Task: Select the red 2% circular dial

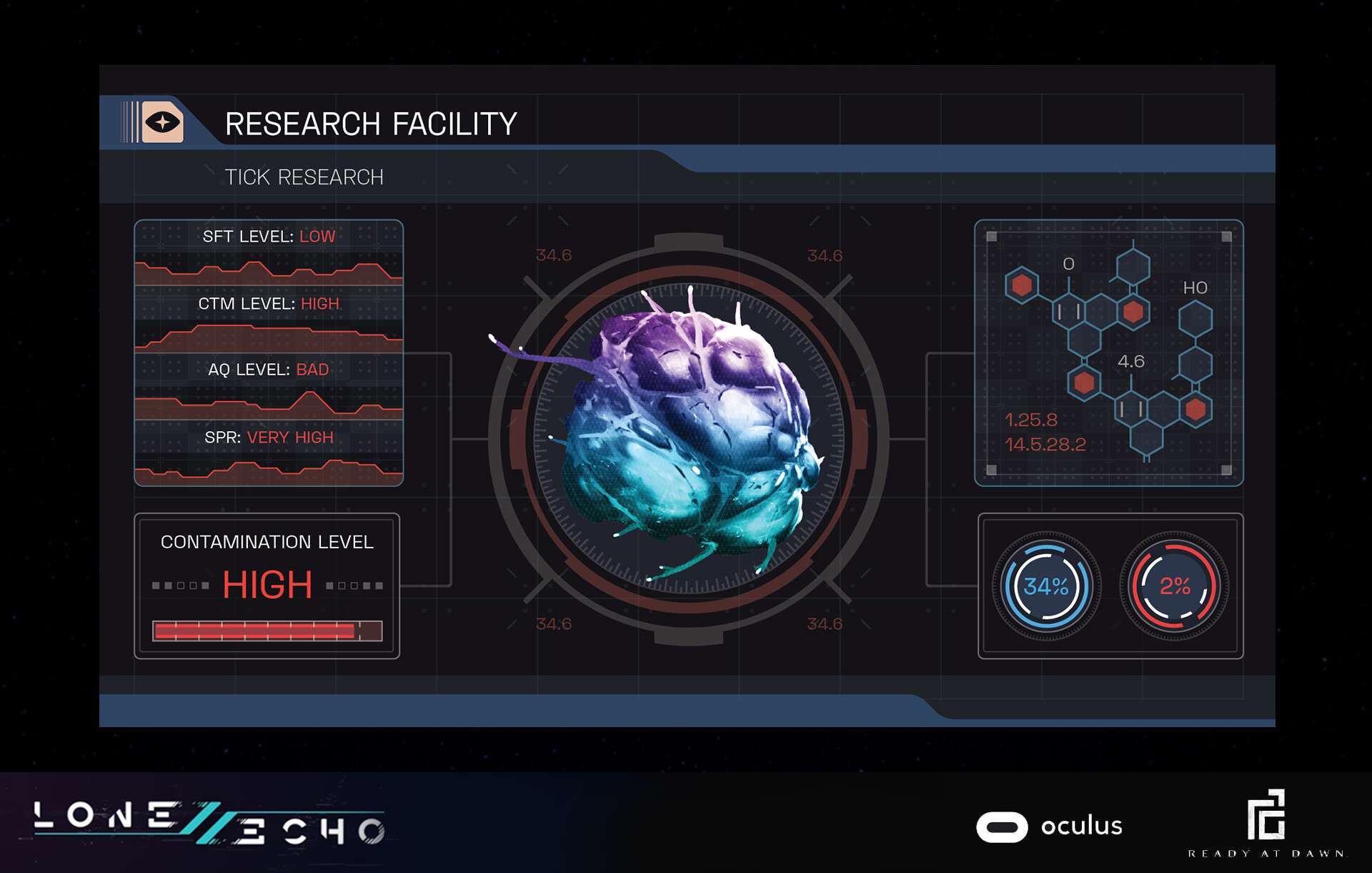Action: click(x=1174, y=586)
